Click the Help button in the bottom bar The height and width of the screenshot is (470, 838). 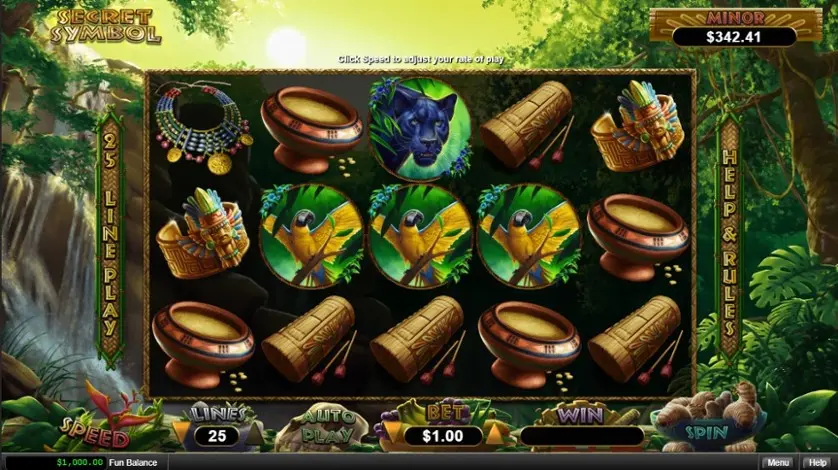tap(817, 462)
